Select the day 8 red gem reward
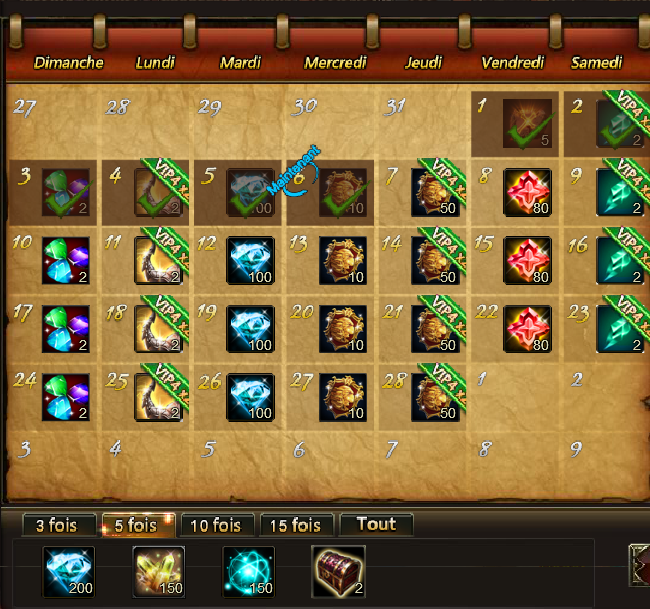 point(527,190)
